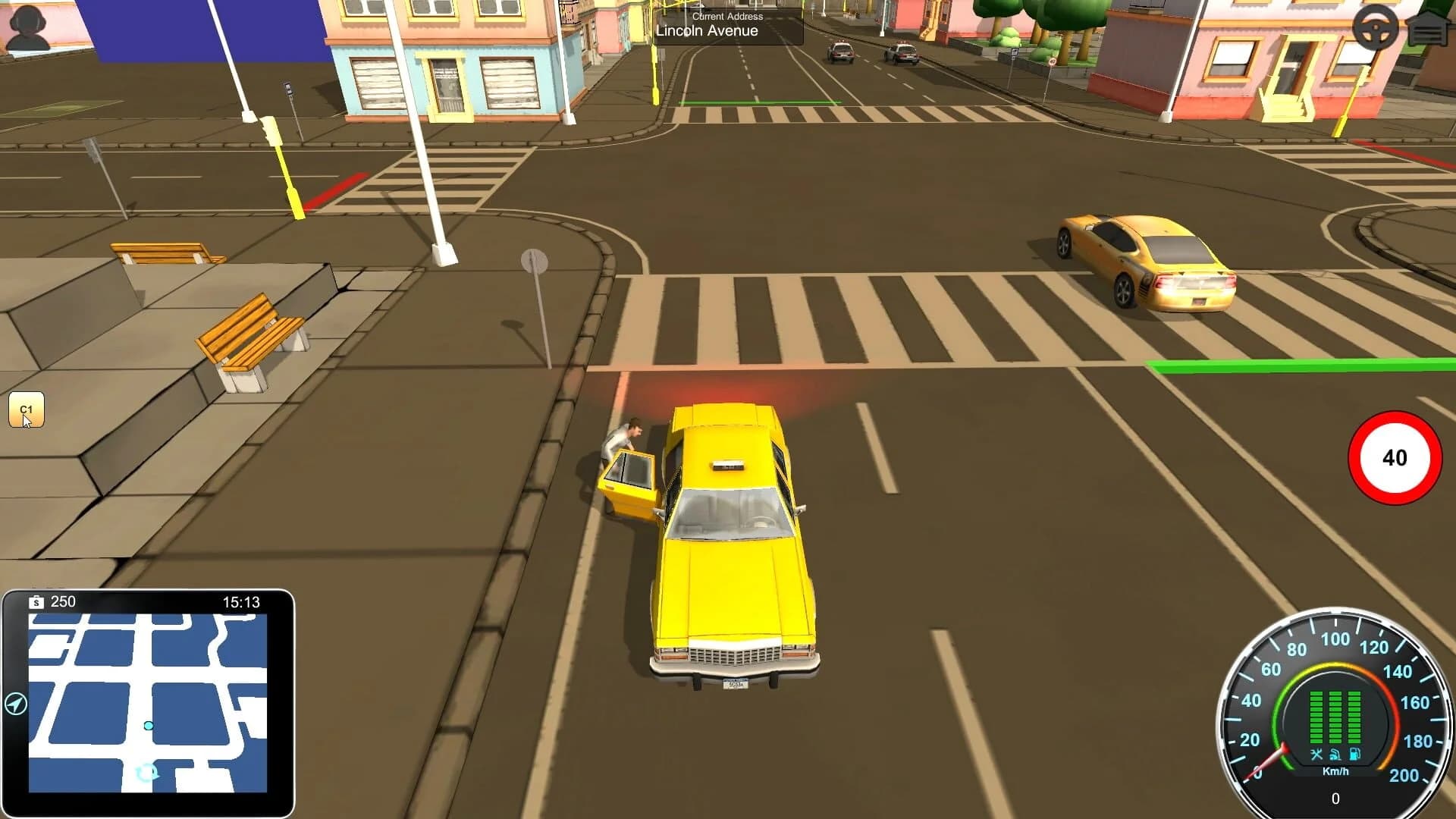Select the compass navigation icon beside the minimap
Viewport: 1456px width, 819px height.
tap(17, 704)
